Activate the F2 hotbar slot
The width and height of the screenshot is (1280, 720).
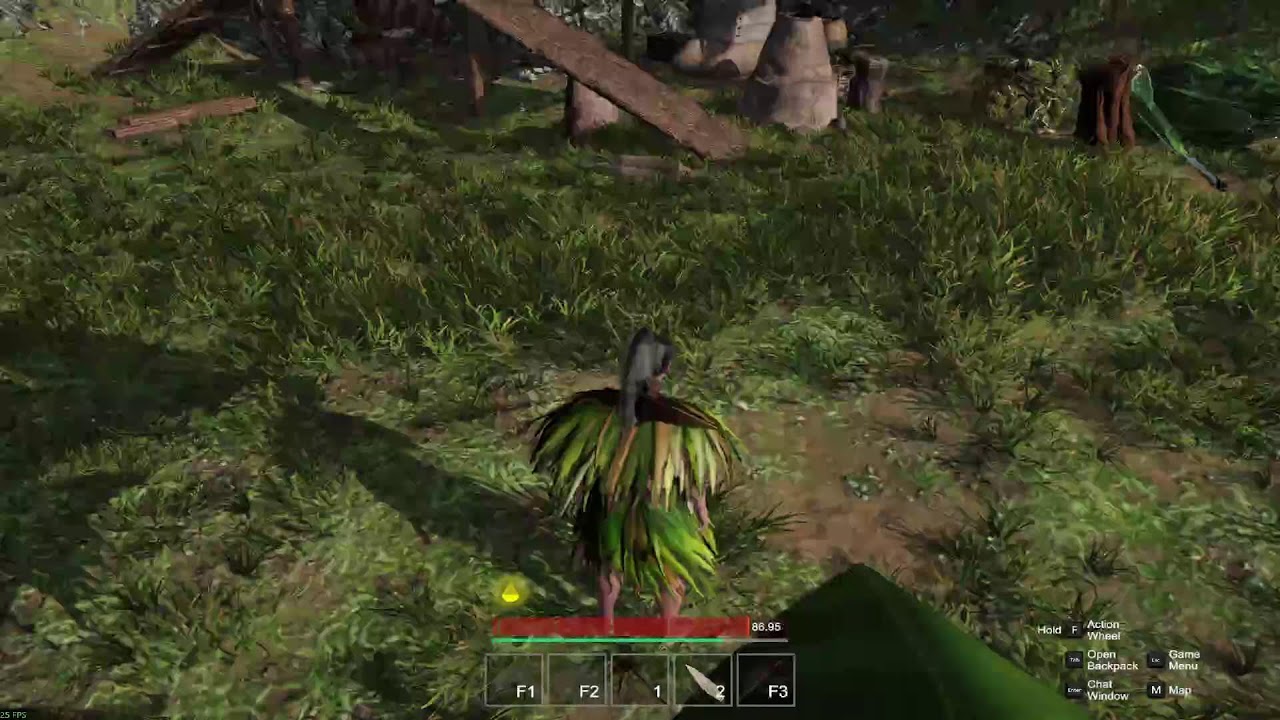point(578,681)
